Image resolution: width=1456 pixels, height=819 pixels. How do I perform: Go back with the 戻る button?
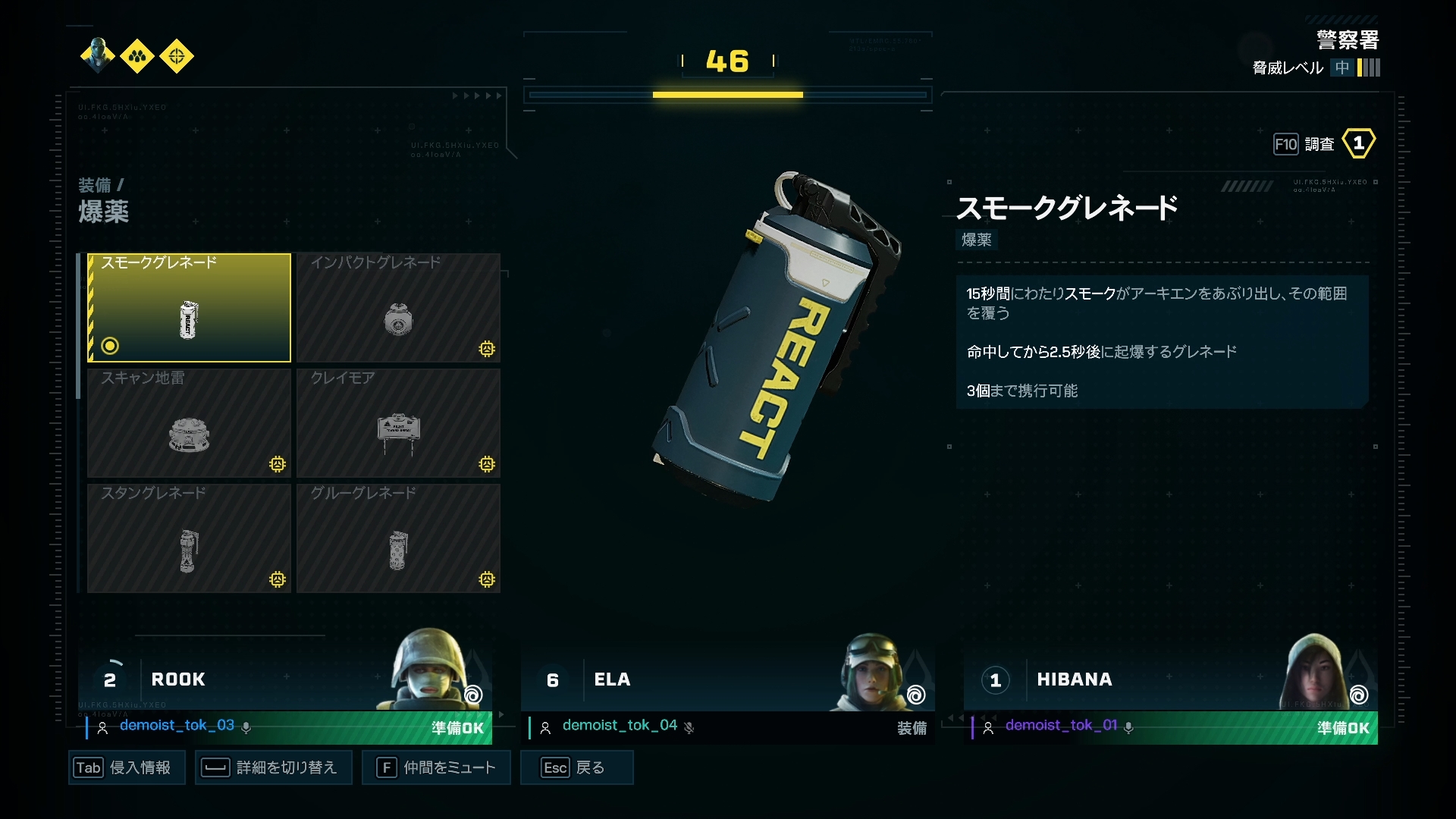(576, 767)
